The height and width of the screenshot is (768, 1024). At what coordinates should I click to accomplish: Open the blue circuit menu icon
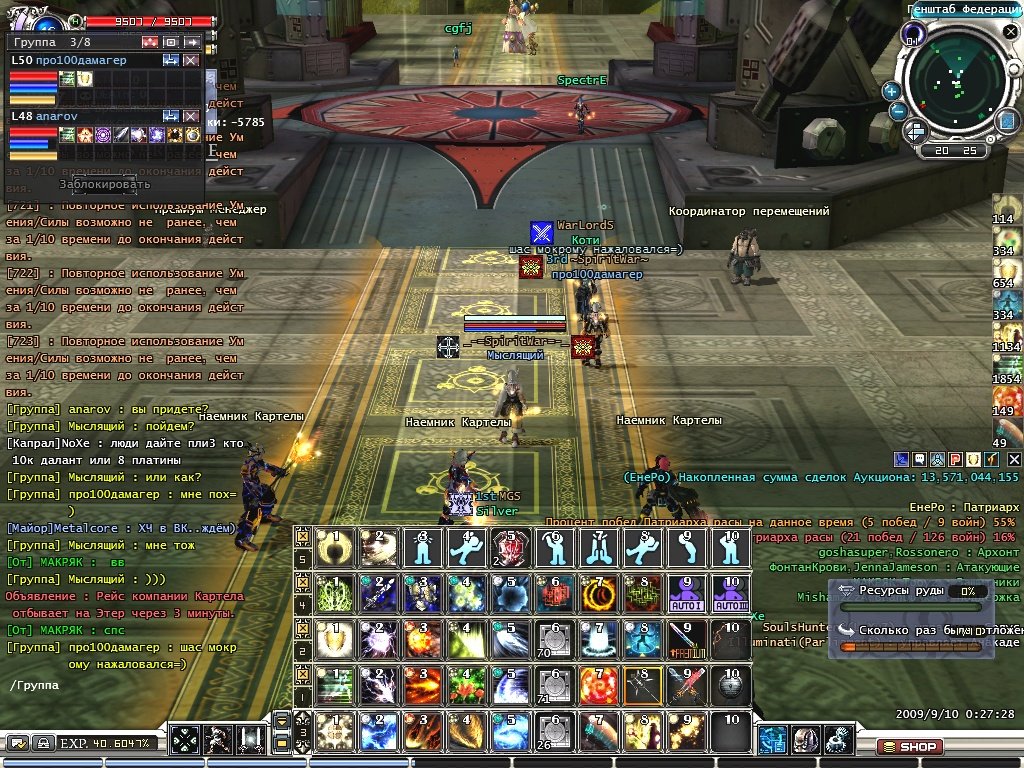point(771,740)
